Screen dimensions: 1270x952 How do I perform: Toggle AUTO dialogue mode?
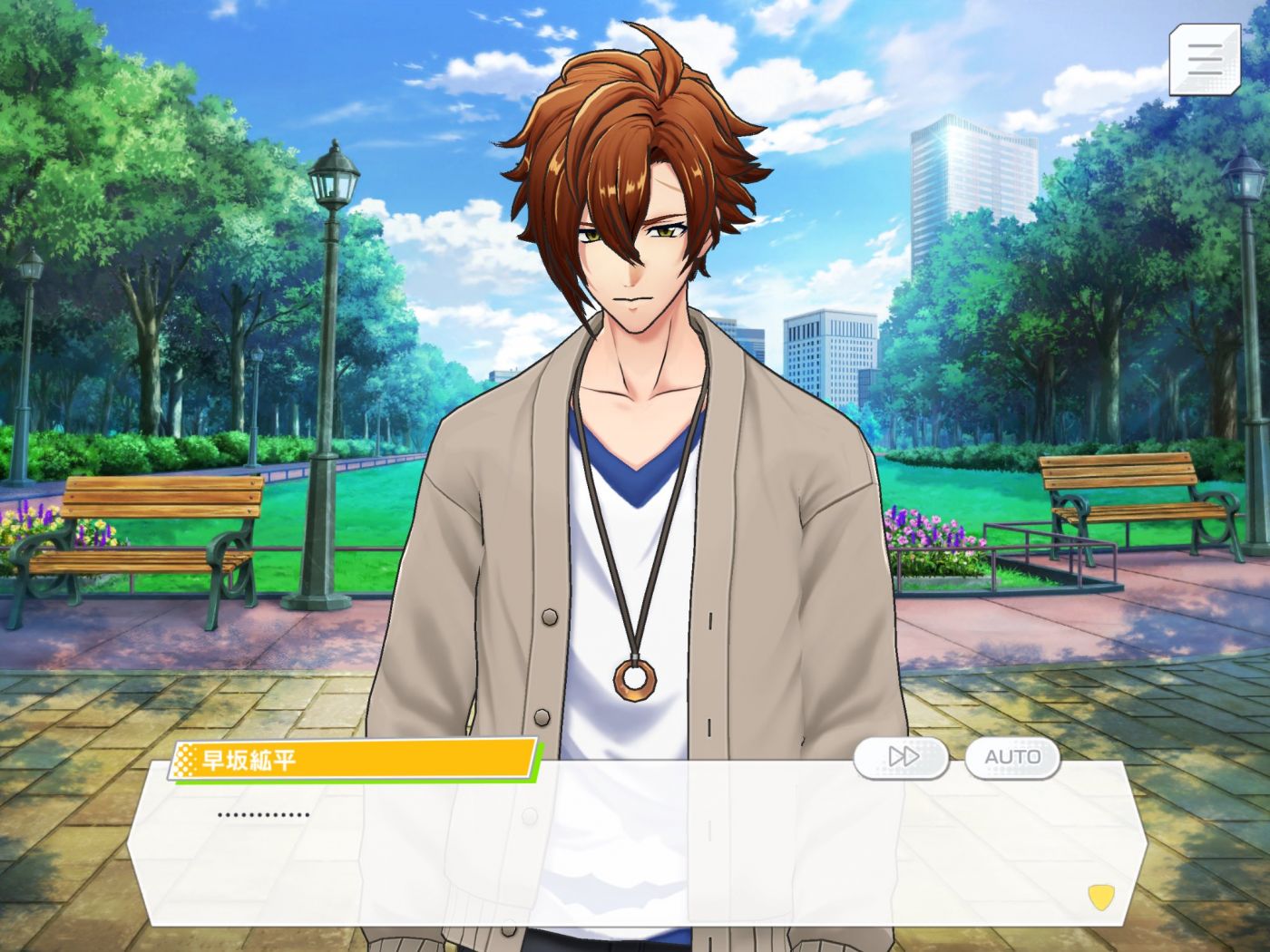(x=1012, y=757)
